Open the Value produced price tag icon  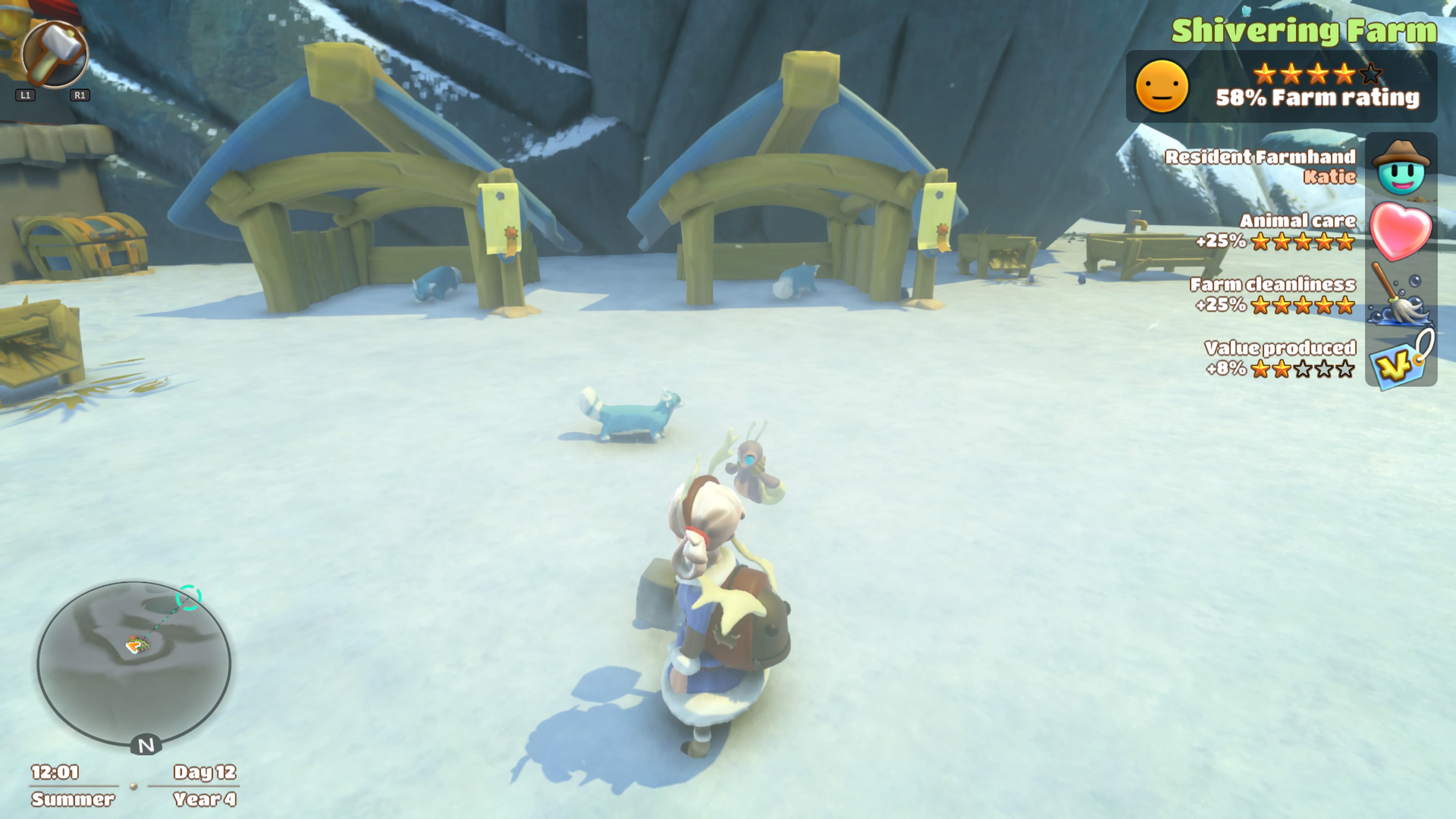(1401, 359)
